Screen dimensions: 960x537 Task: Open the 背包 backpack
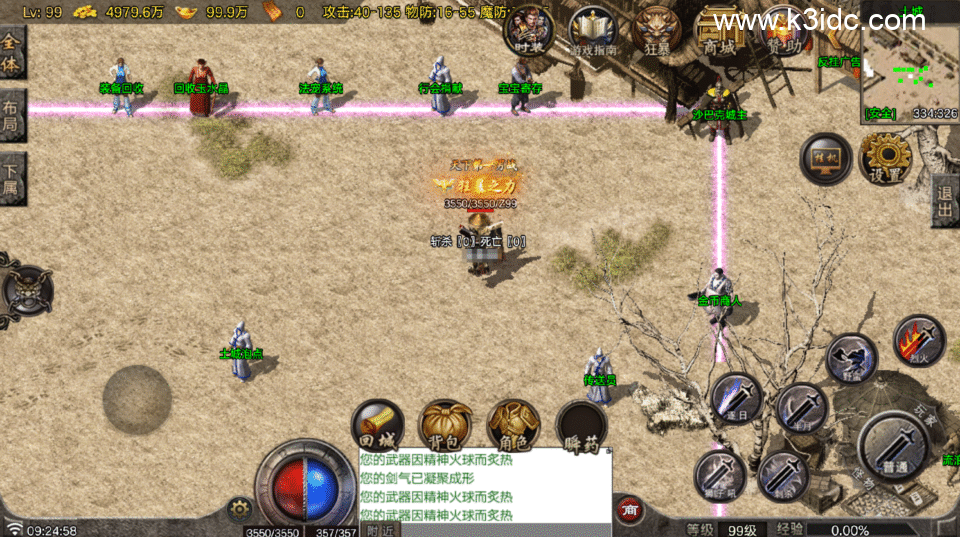[446, 426]
